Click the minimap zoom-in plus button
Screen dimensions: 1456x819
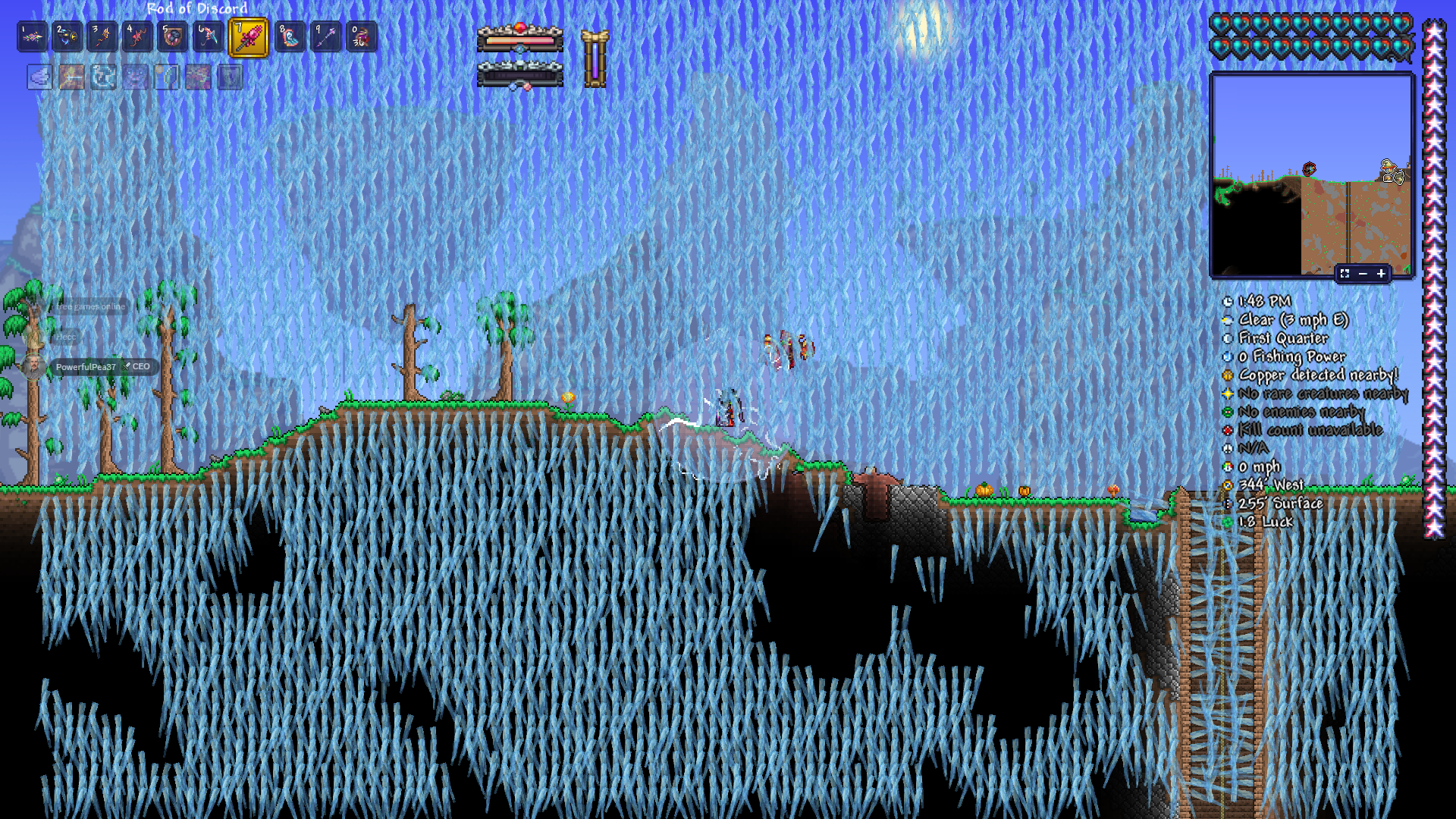pos(1381,274)
